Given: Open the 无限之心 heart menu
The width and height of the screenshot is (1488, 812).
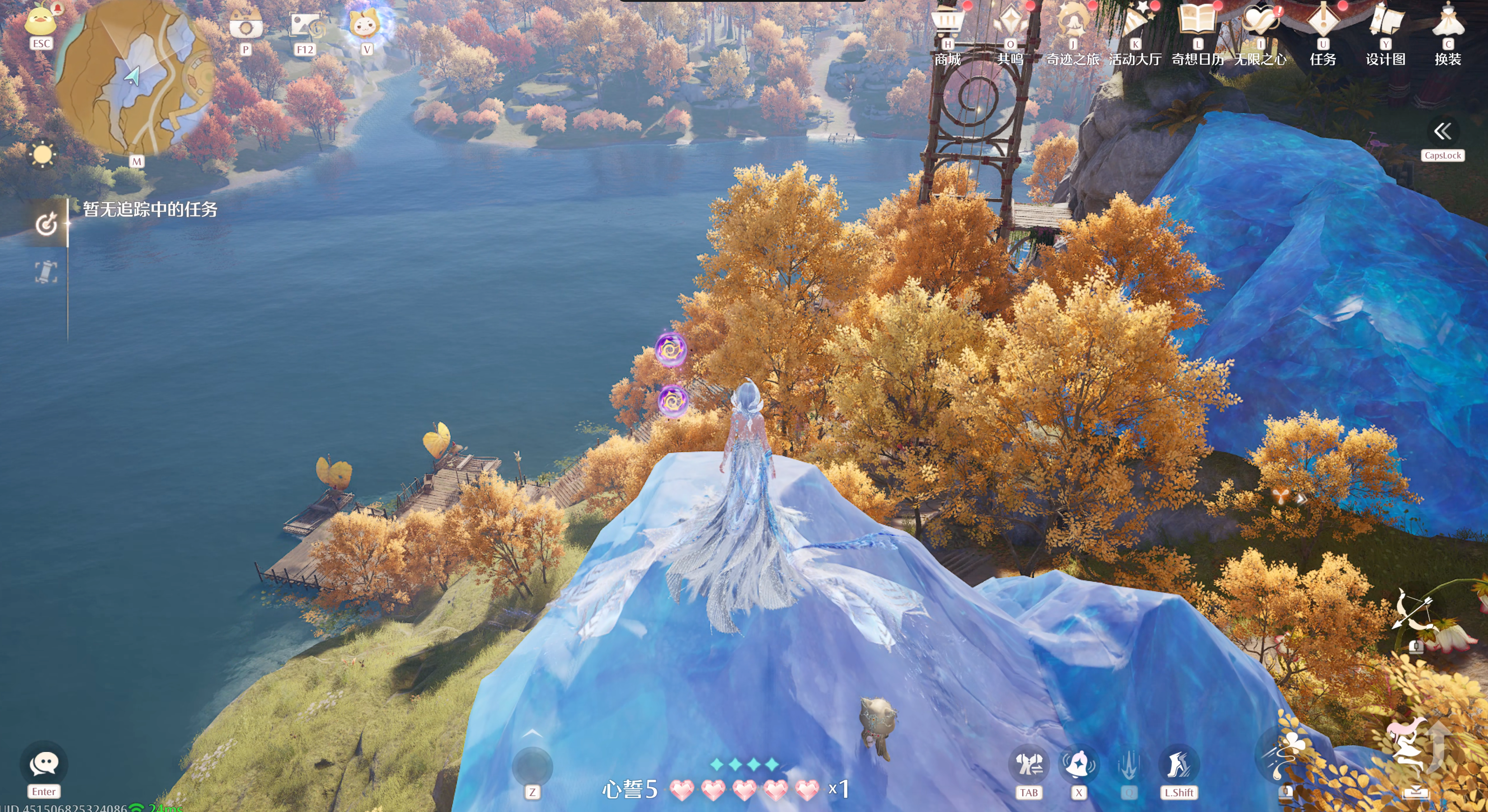Looking at the screenshot, I should [1260, 23].
